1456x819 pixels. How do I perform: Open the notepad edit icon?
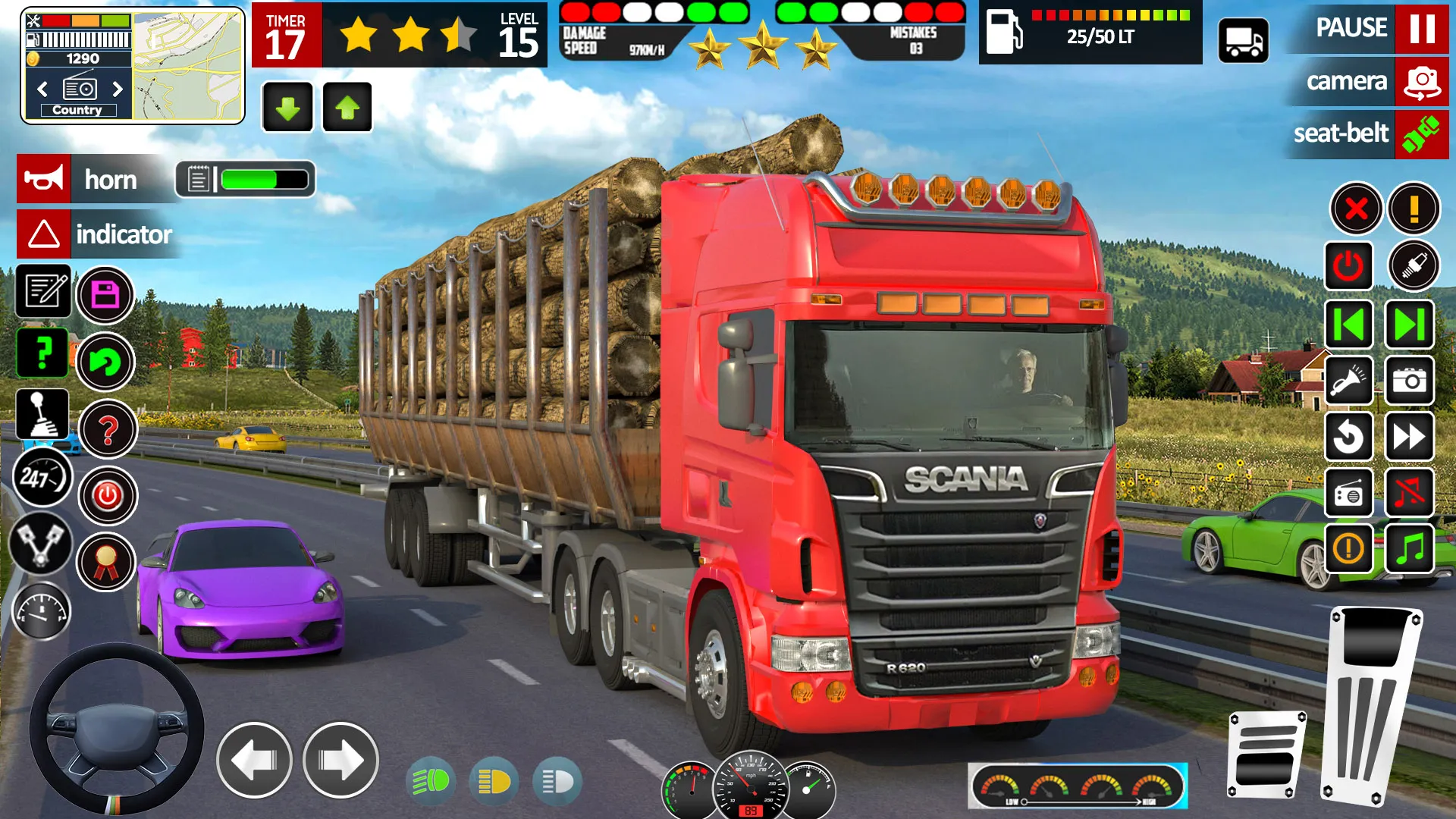[x=43, y=292]
